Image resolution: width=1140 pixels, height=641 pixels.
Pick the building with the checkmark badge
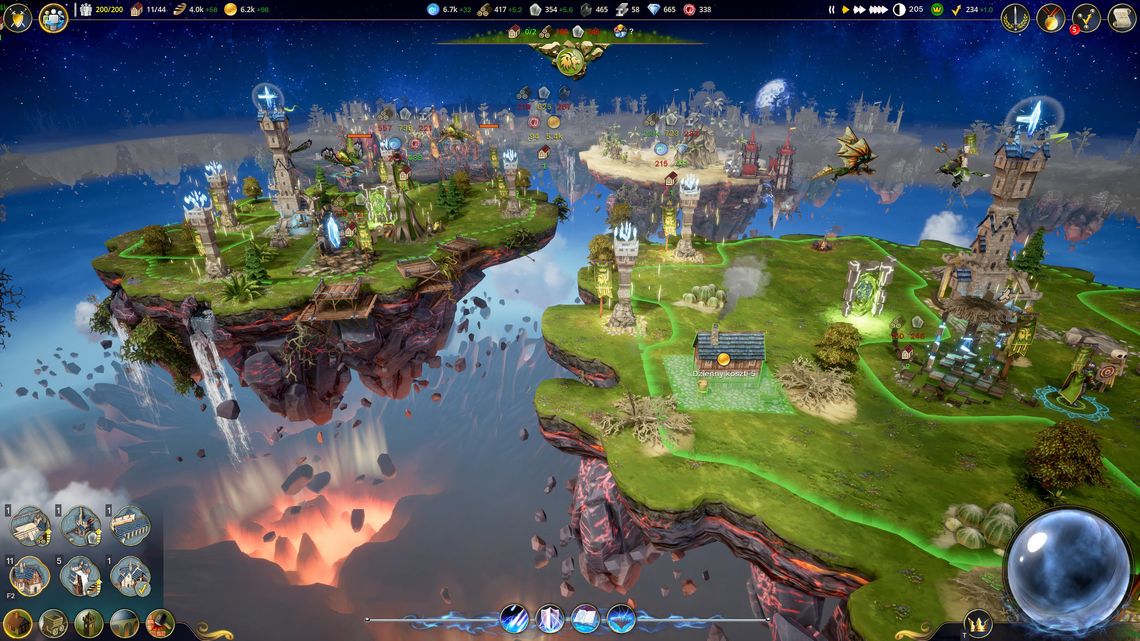pyautogui.click(x=130, y=576)
